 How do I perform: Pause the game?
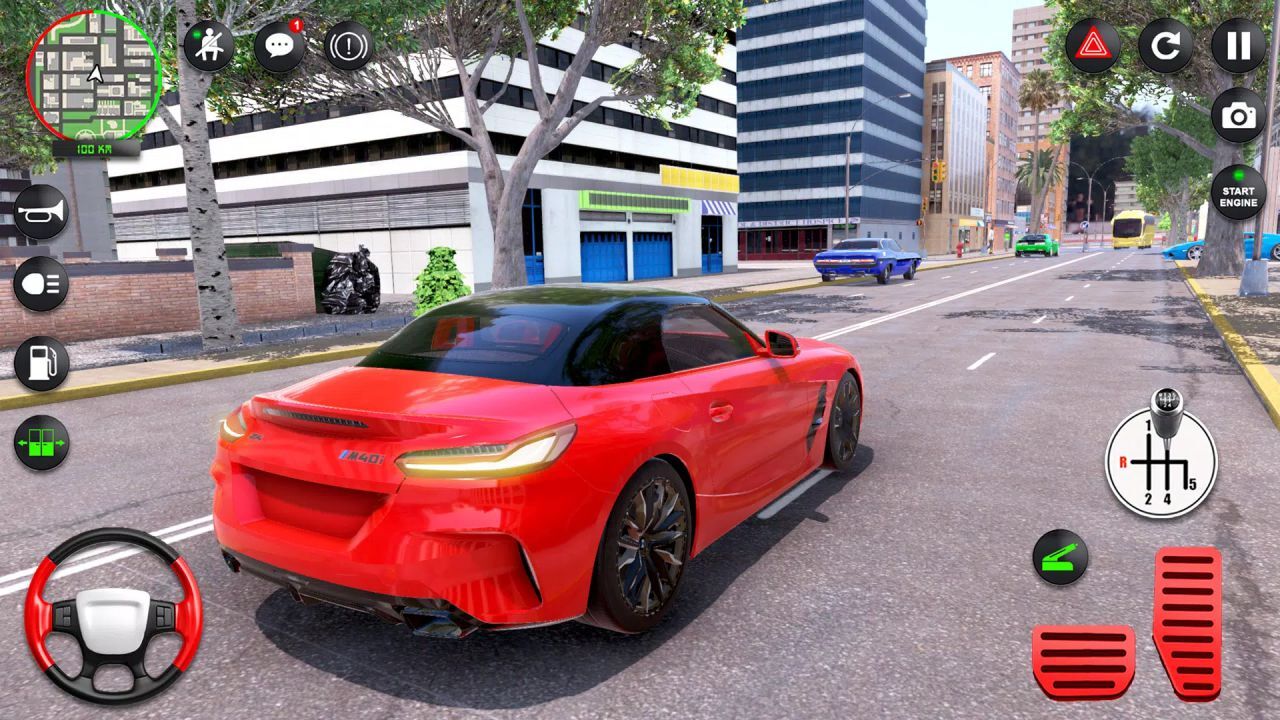coord(1236,44)
